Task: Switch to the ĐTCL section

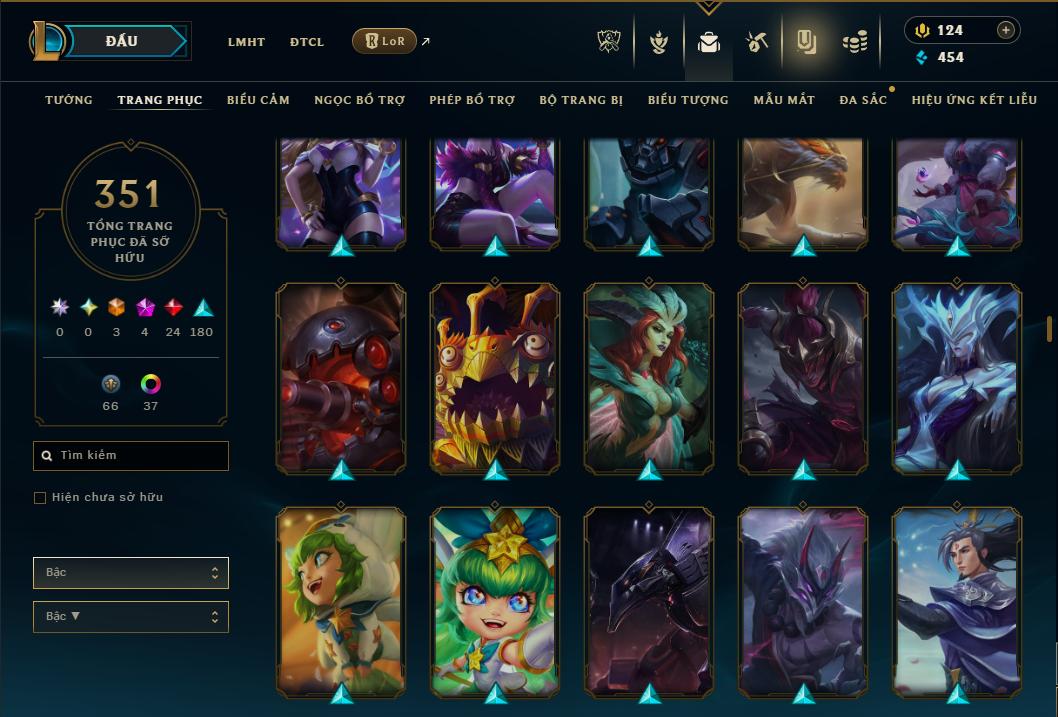Action: [307, 42]
